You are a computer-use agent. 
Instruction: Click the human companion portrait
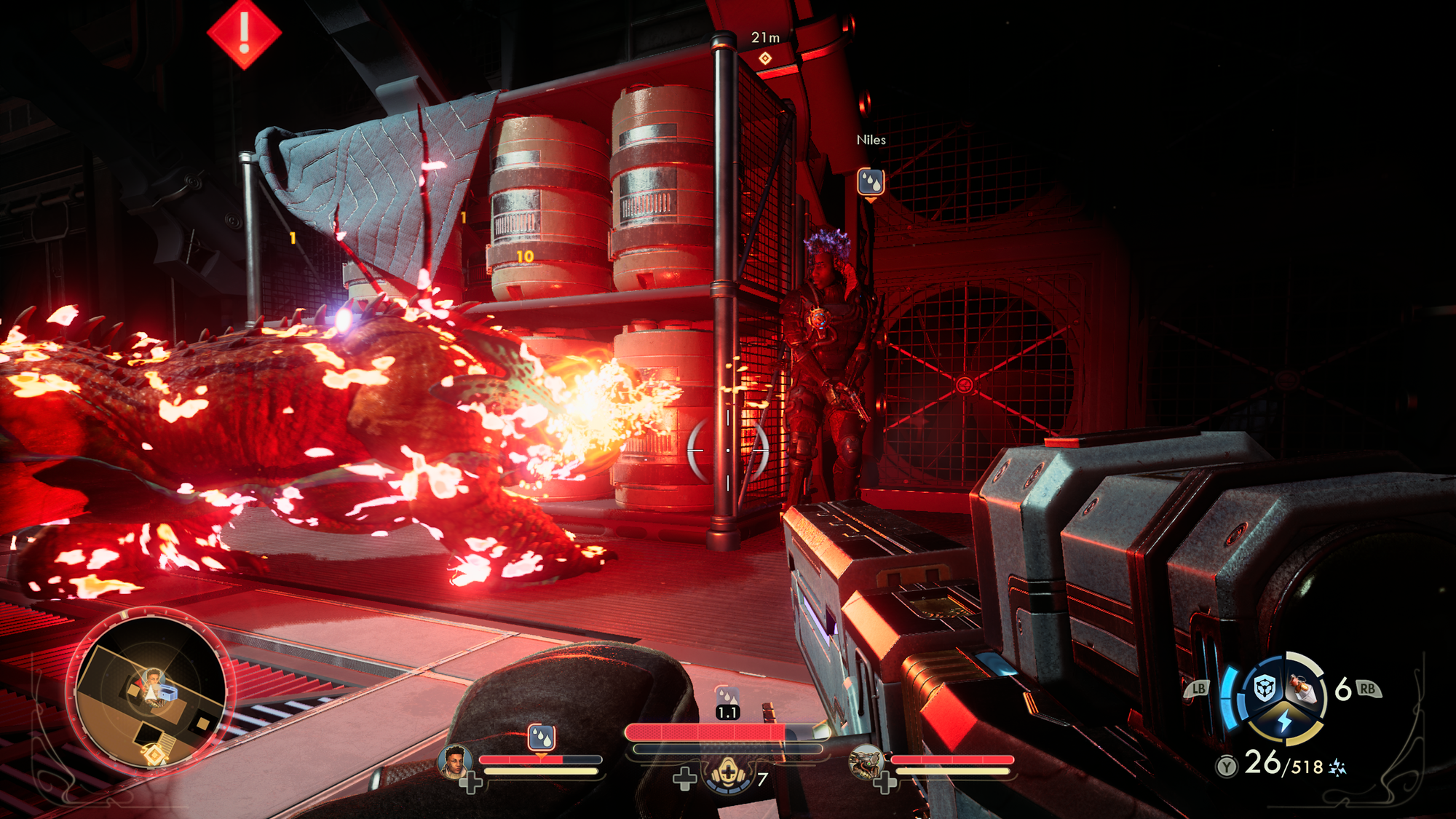454,762
